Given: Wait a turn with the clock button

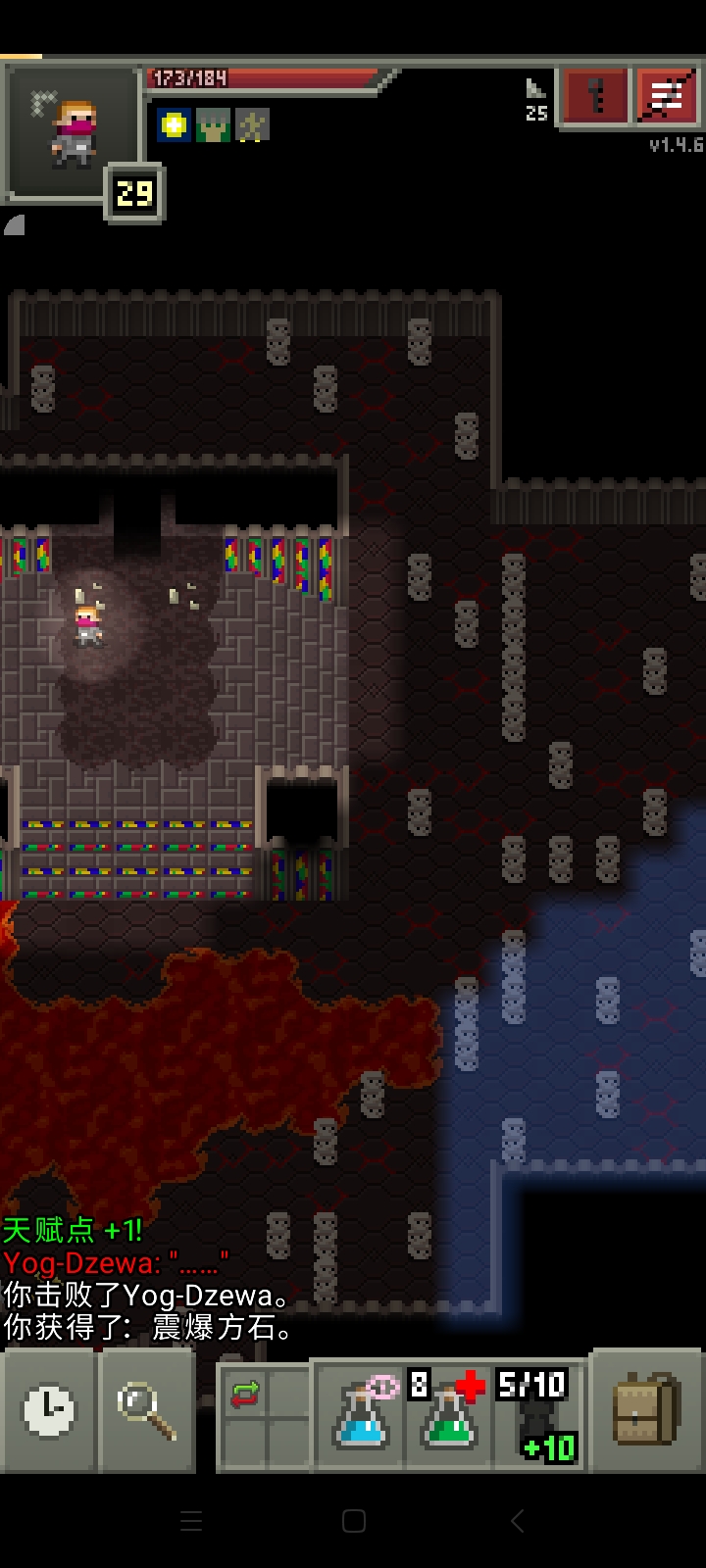Looking at the screenshot, I should click(x=49, y=1410).
